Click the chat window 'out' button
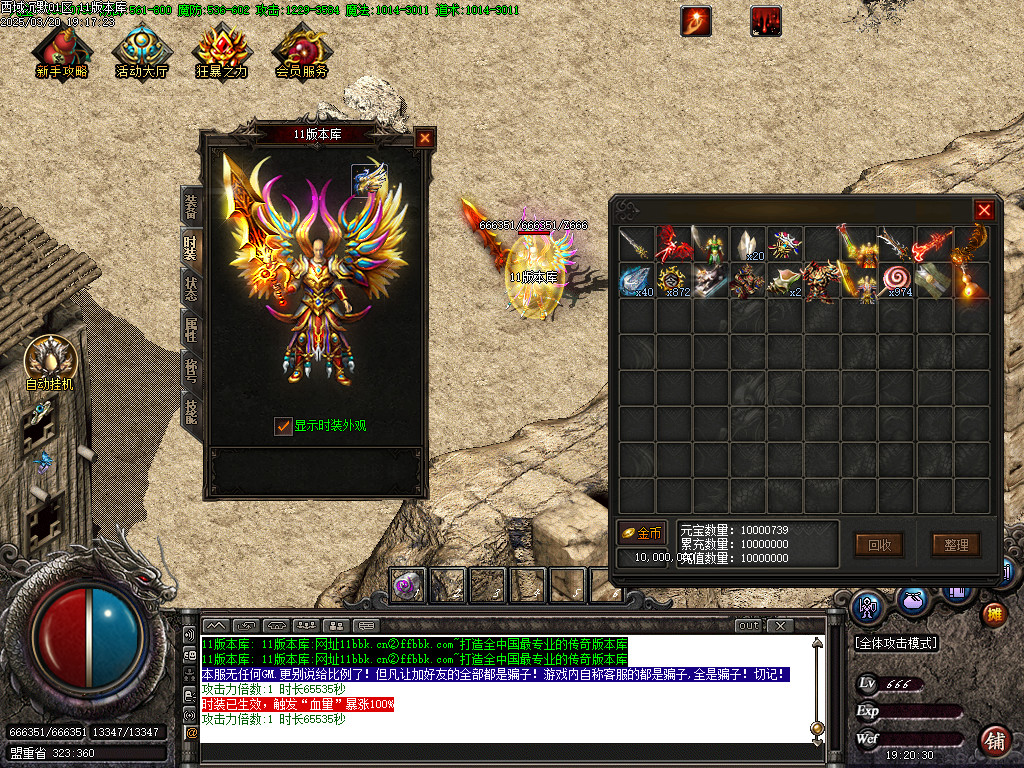Viewport: 1024px width, 768px height. (x=749, y=626)
